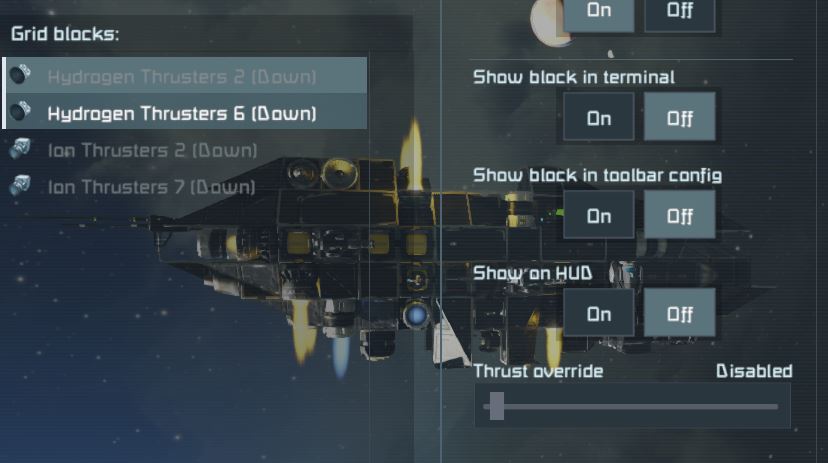Select Hydrogen Thrusters 2 (Down) in list
This screenshot has width=828, height=463.
181,76
